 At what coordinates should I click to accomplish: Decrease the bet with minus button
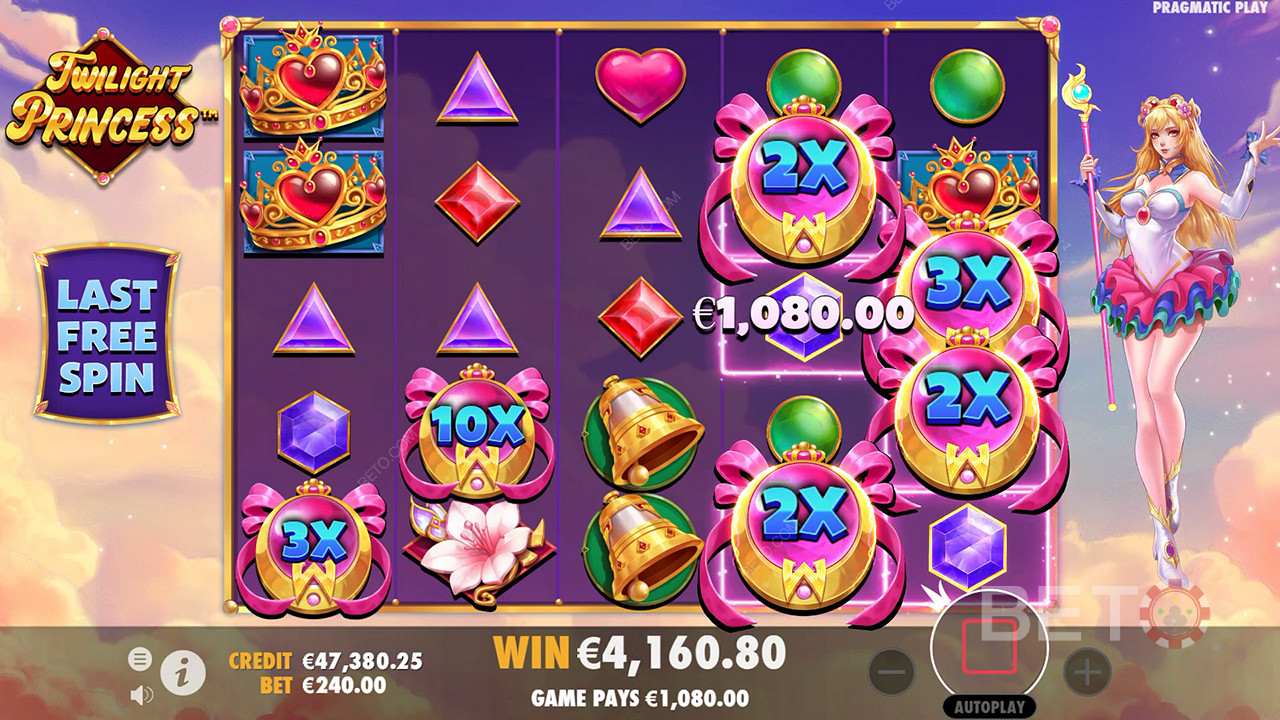coord(892,672)
